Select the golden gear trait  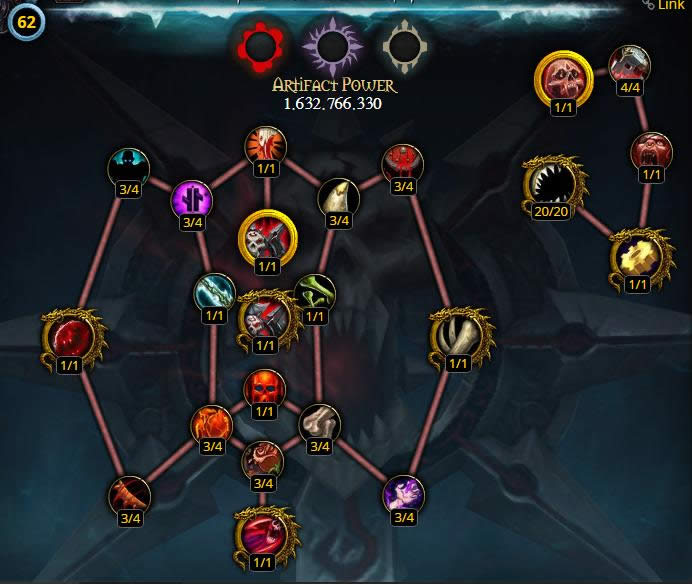click(x=637, y=256)
